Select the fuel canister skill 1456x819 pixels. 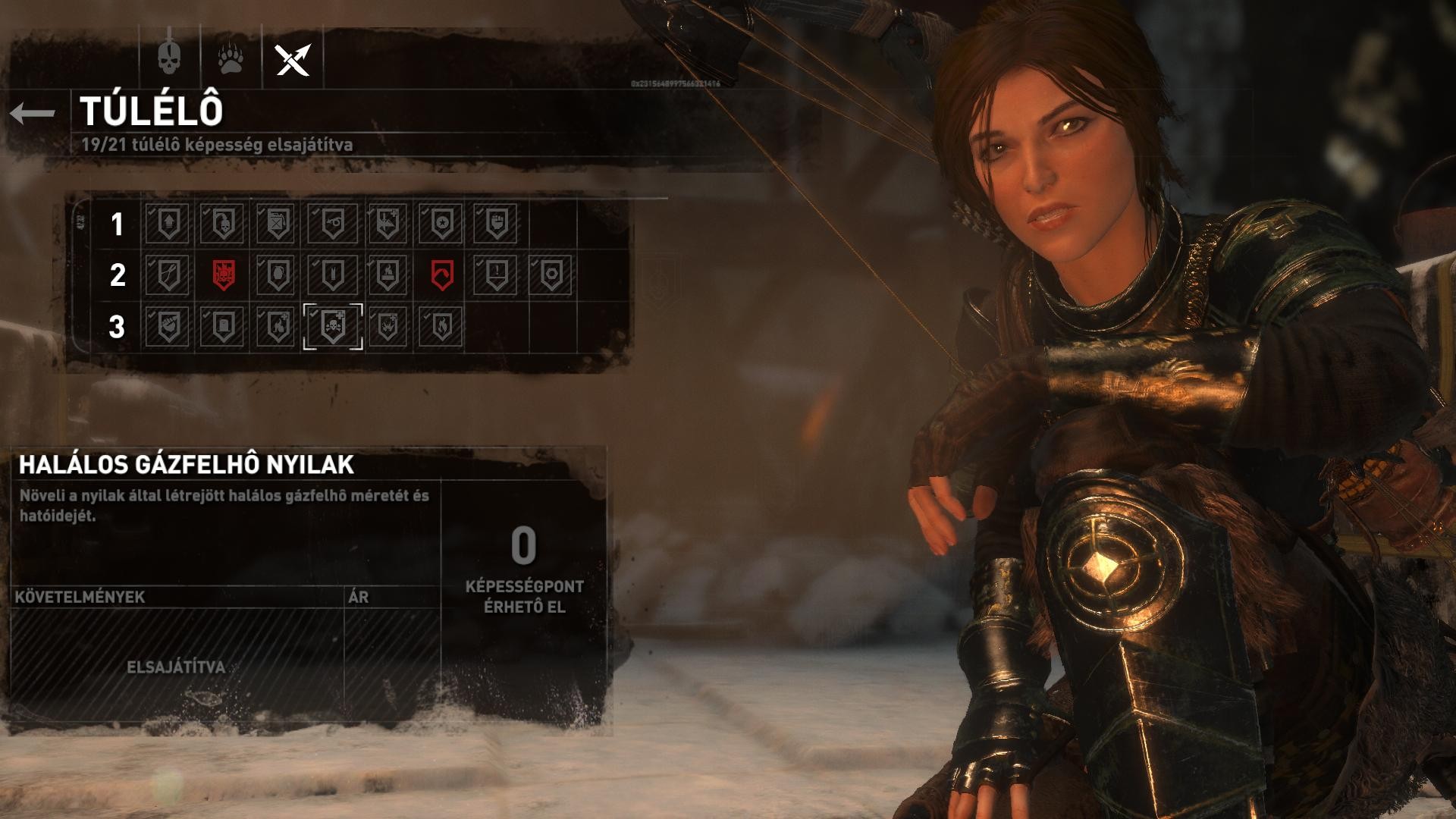click(278, 224)
